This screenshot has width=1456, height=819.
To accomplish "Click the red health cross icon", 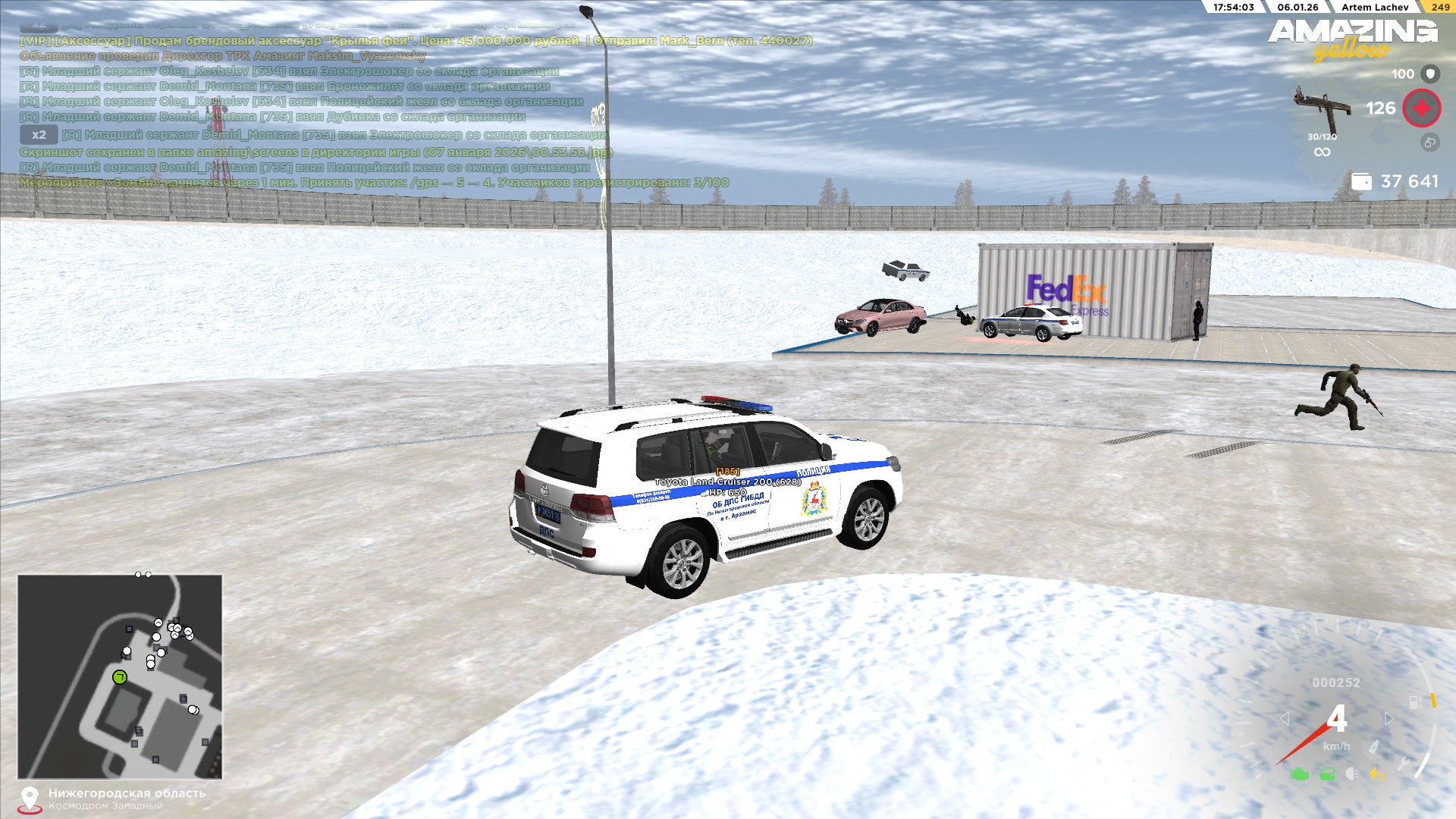I will pos(1421,108).
